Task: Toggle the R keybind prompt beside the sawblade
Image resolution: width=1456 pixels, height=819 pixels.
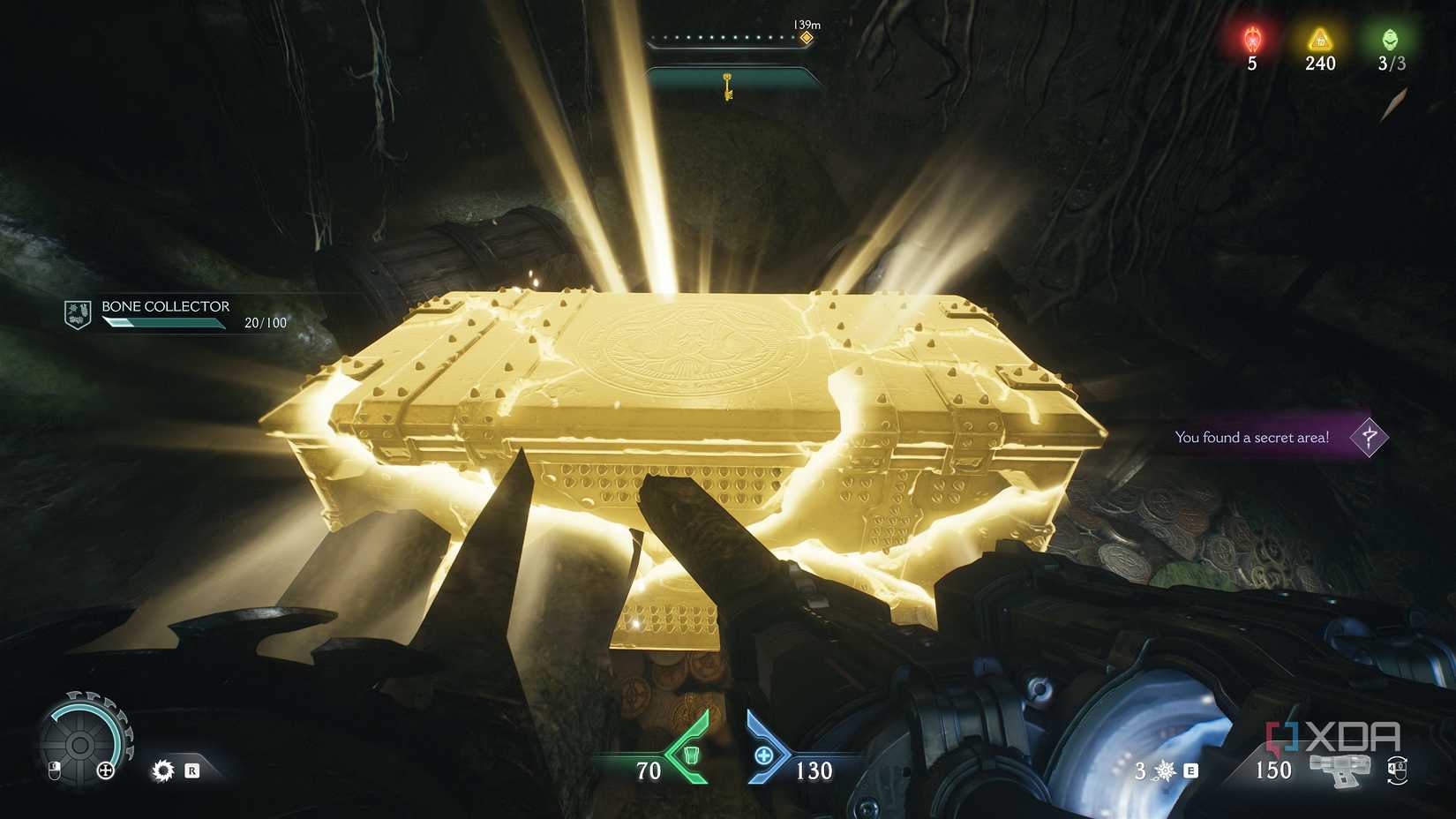Action: tap(191, 771)
